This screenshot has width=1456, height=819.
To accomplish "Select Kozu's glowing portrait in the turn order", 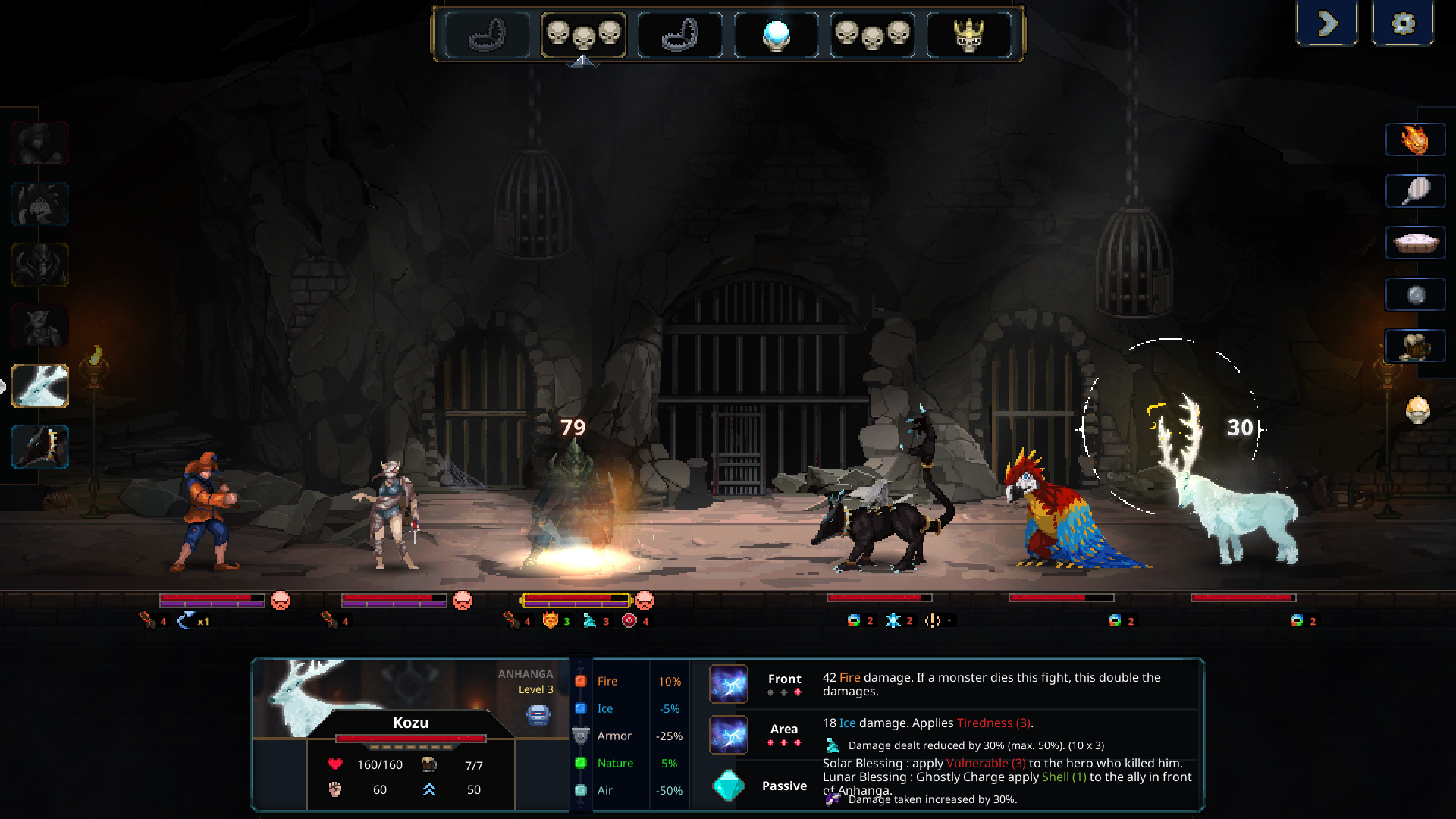I will click(x=39, y=387).
